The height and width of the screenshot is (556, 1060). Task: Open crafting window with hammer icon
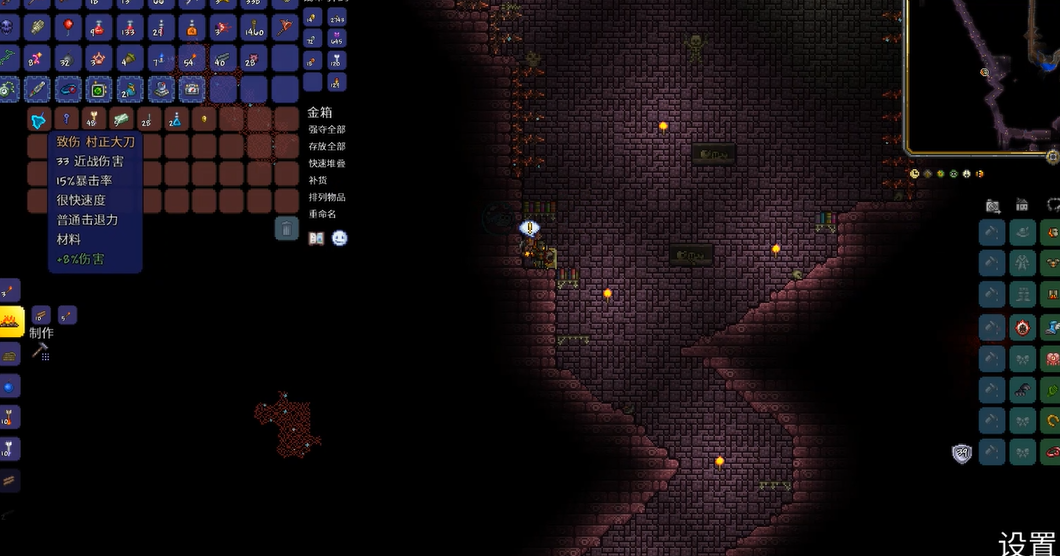click(40, 351)
